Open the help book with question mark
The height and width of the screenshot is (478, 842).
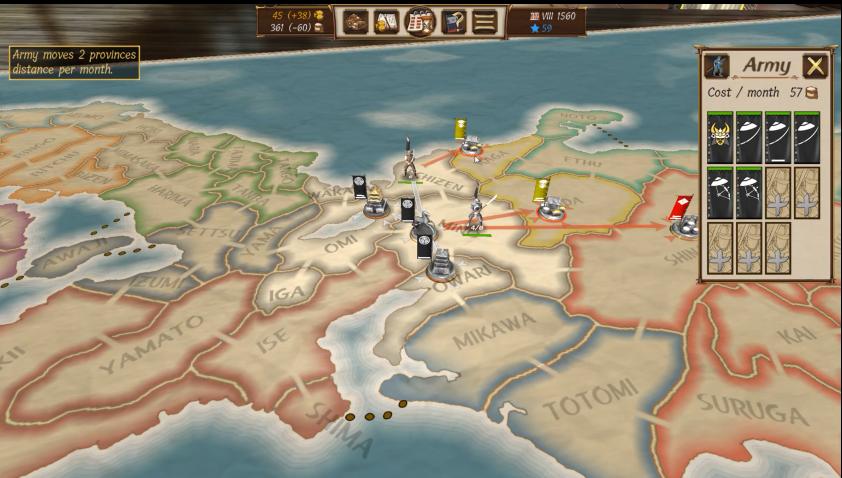[453, 21]
